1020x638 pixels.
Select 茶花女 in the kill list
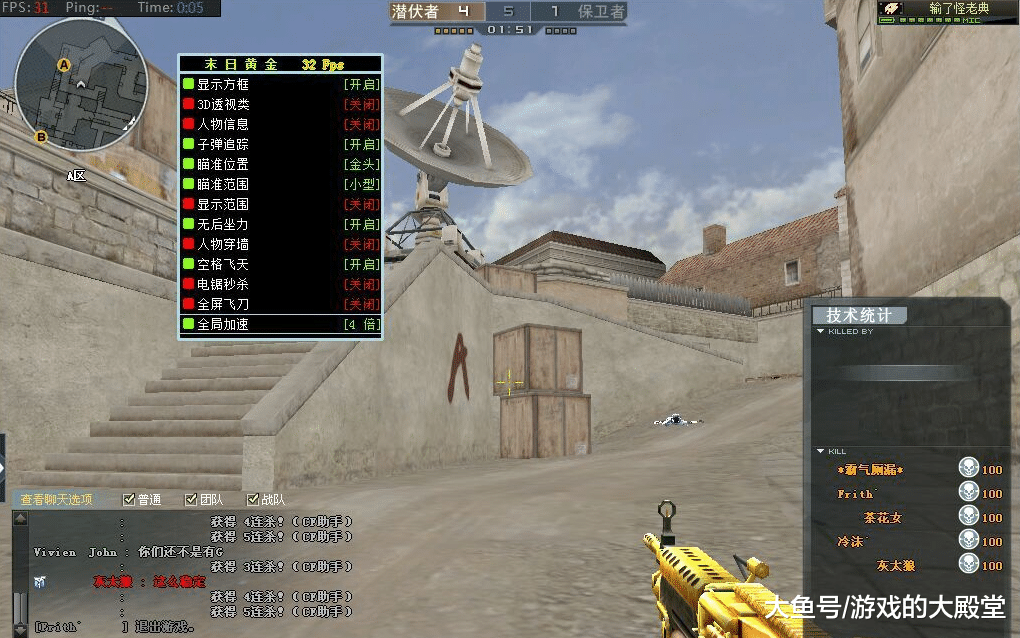883,518
